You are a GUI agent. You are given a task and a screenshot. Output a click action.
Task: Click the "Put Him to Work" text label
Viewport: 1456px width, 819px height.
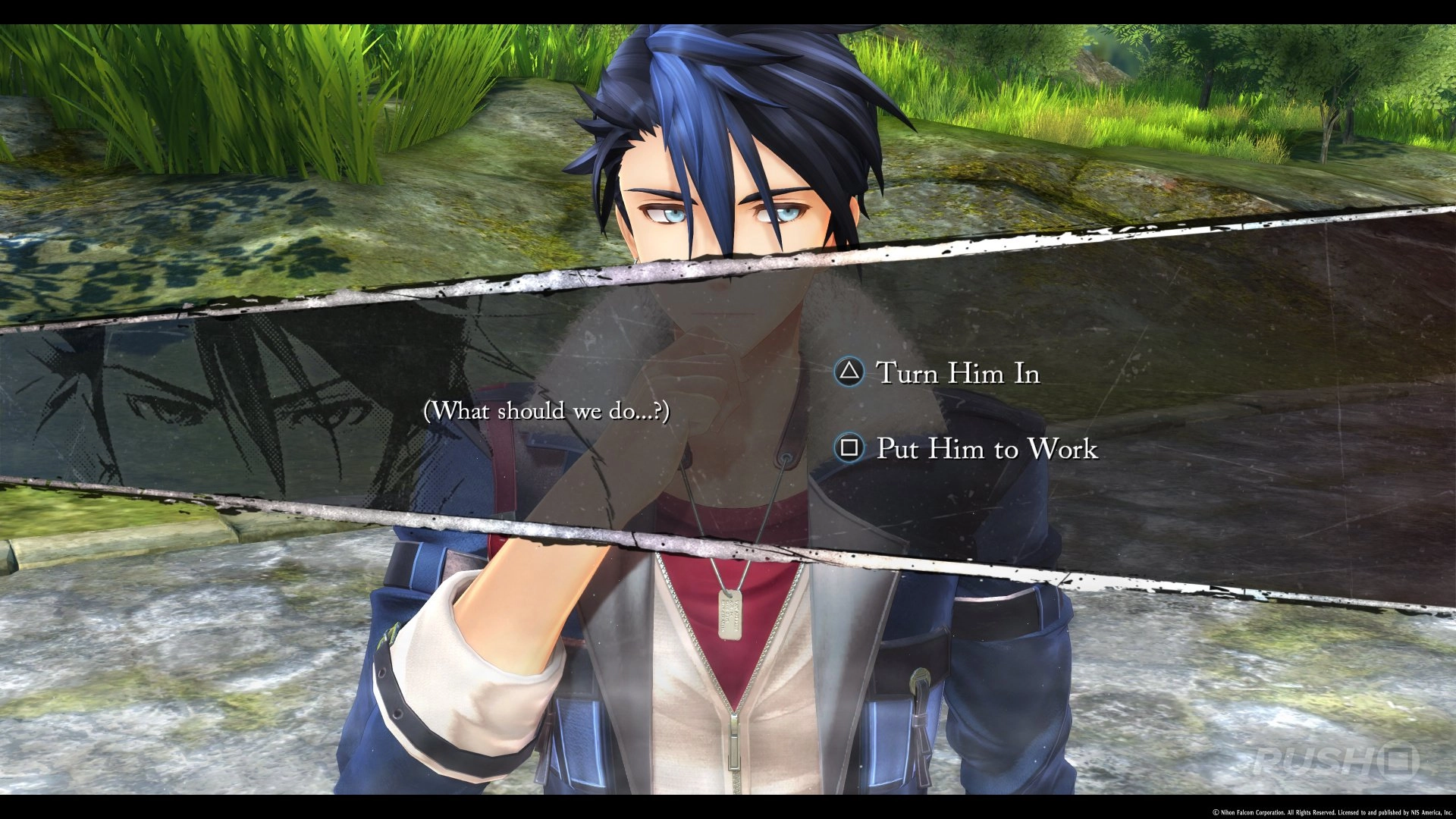(x=986, y=450)
